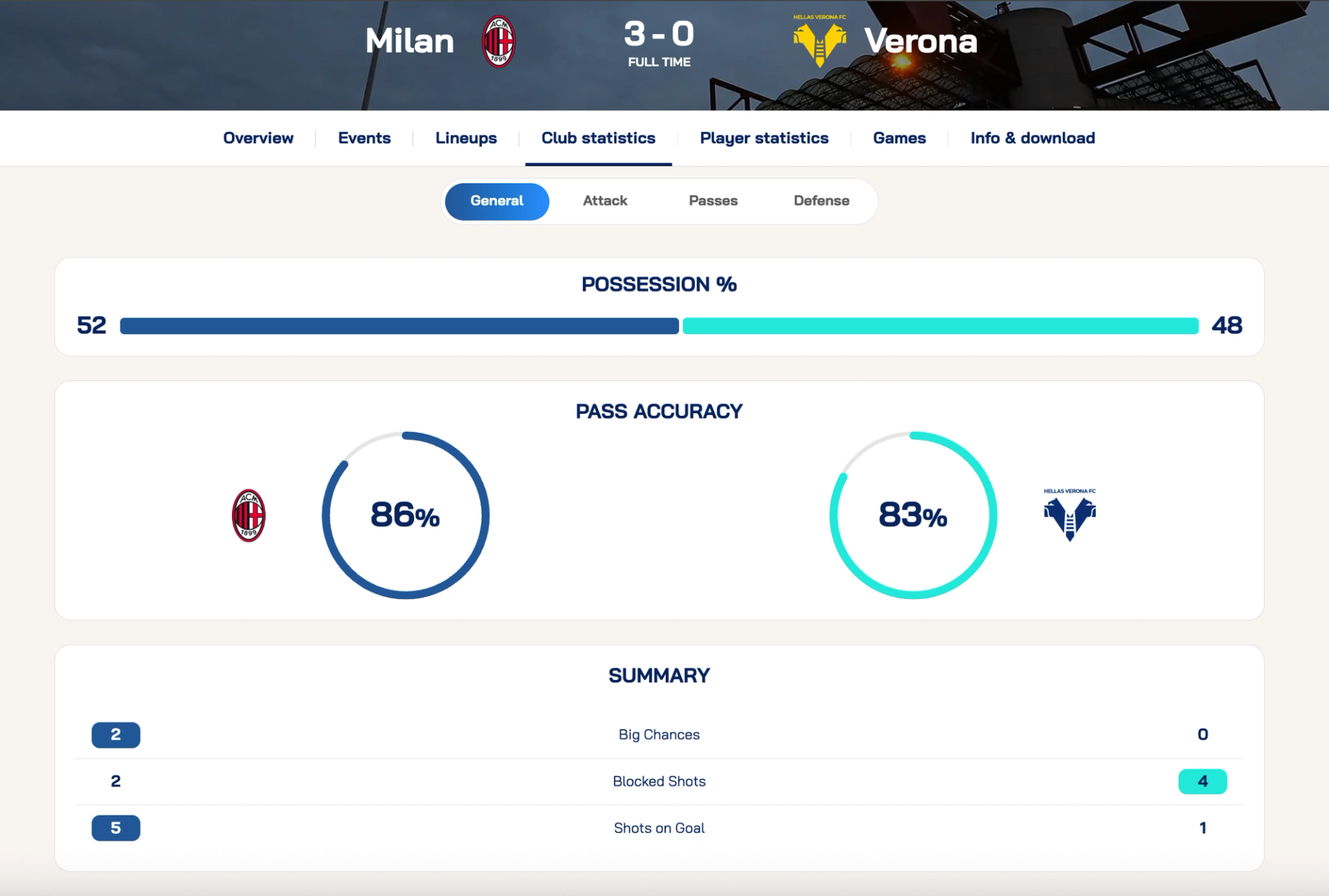Click Milan's blue possession bar
The image size is (1329, 896).
tap(399, 326)
